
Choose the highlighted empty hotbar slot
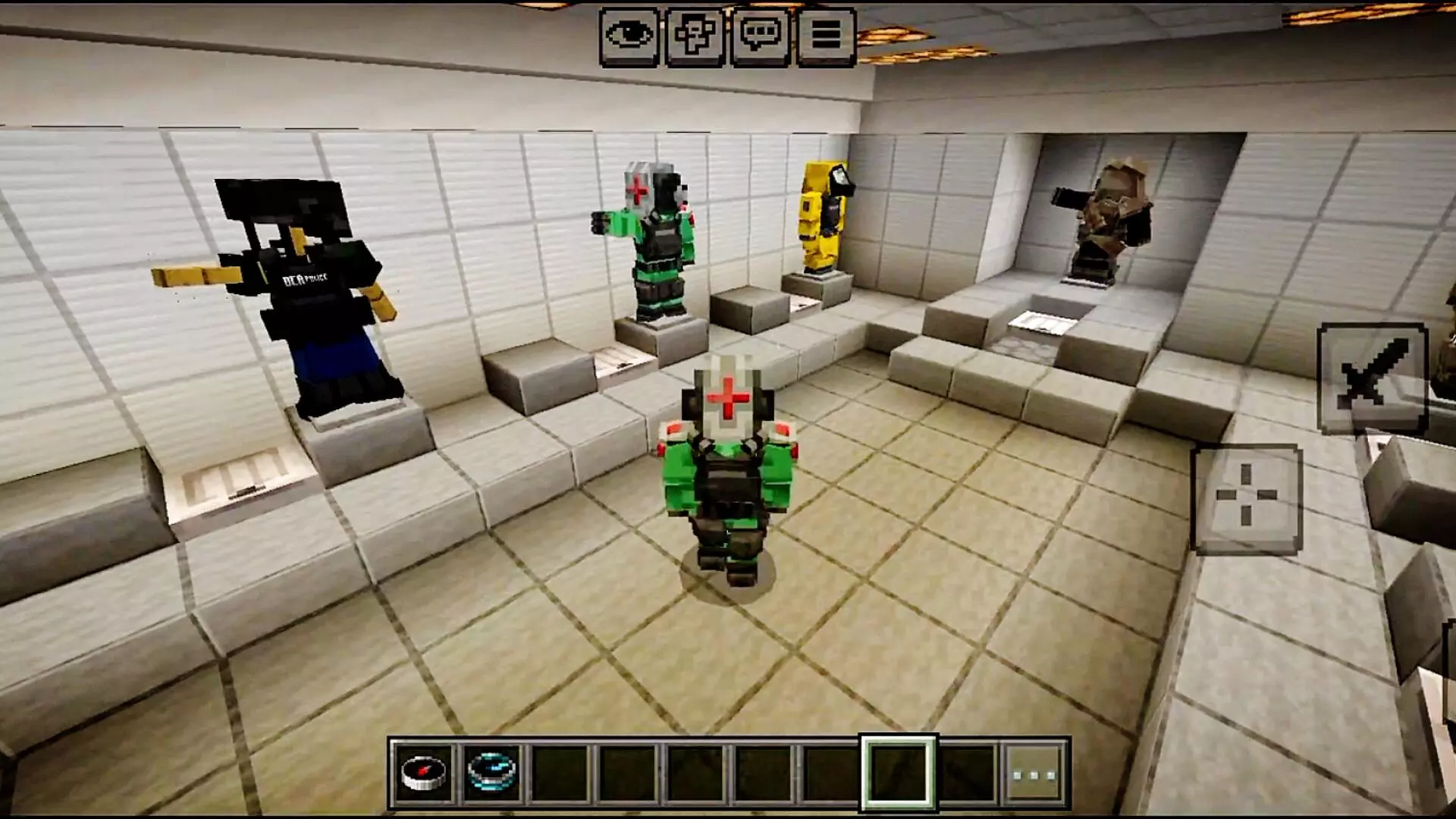899,773
